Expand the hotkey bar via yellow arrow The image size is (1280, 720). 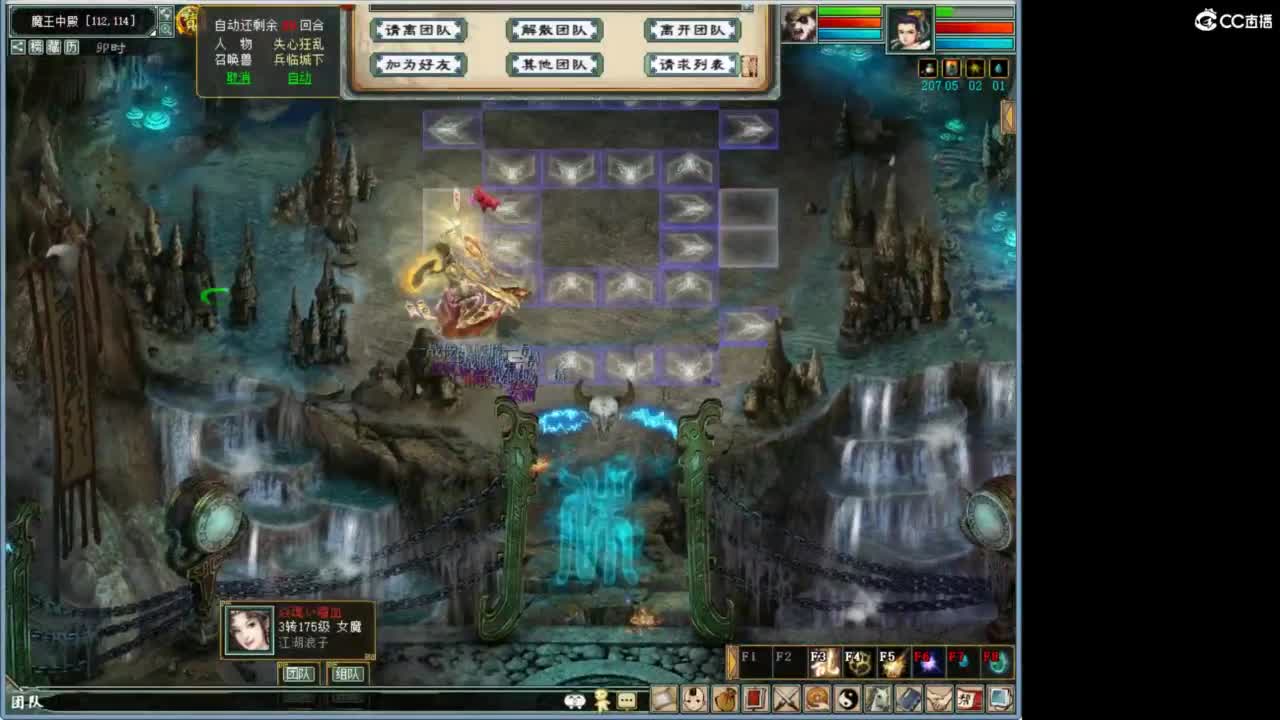(x=733, y=661)
